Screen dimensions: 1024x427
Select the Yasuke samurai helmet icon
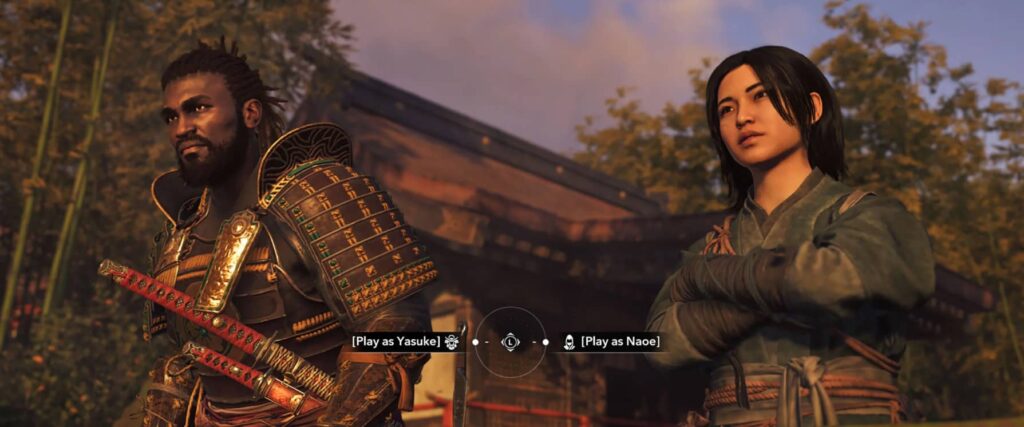click(x=452, y=342)
